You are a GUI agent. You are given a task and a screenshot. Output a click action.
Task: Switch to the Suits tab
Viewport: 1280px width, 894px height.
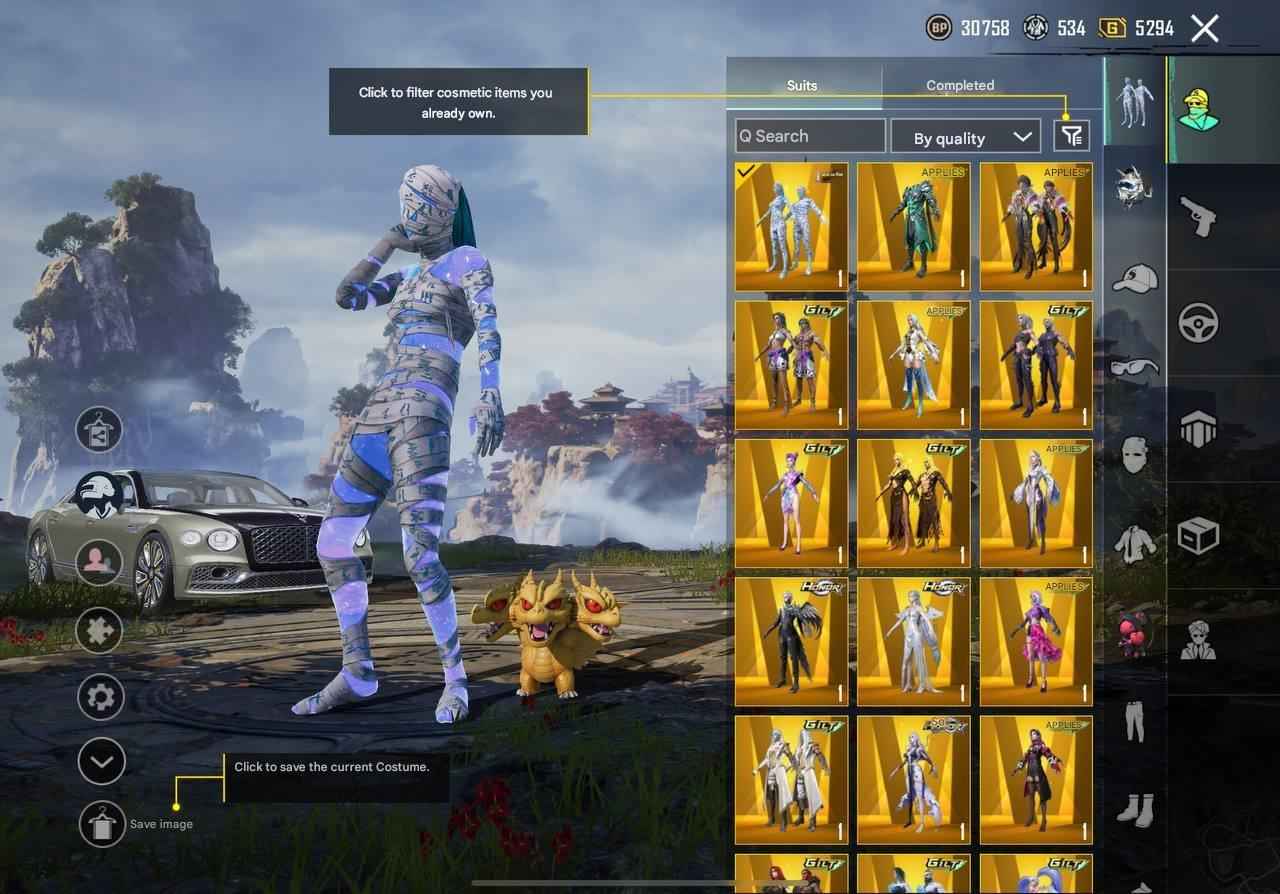click(x=802, y=85)
